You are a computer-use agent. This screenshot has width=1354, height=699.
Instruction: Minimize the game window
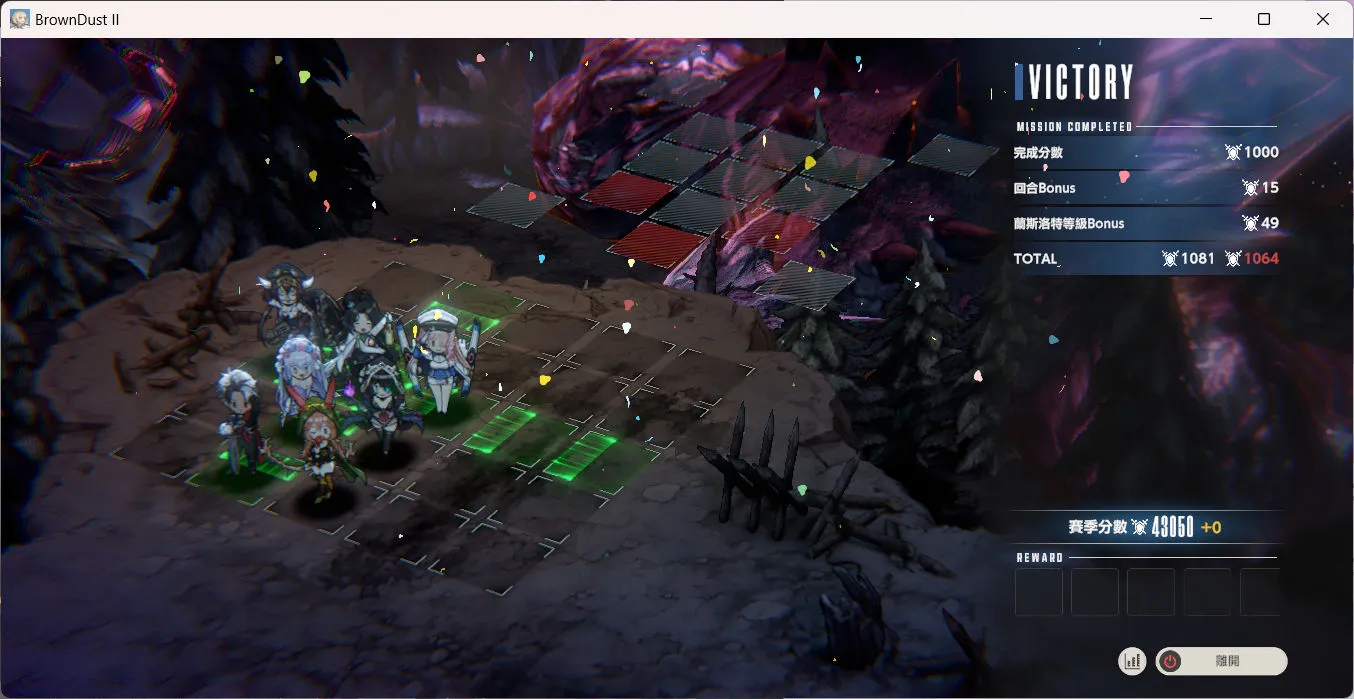point(1204,19)
